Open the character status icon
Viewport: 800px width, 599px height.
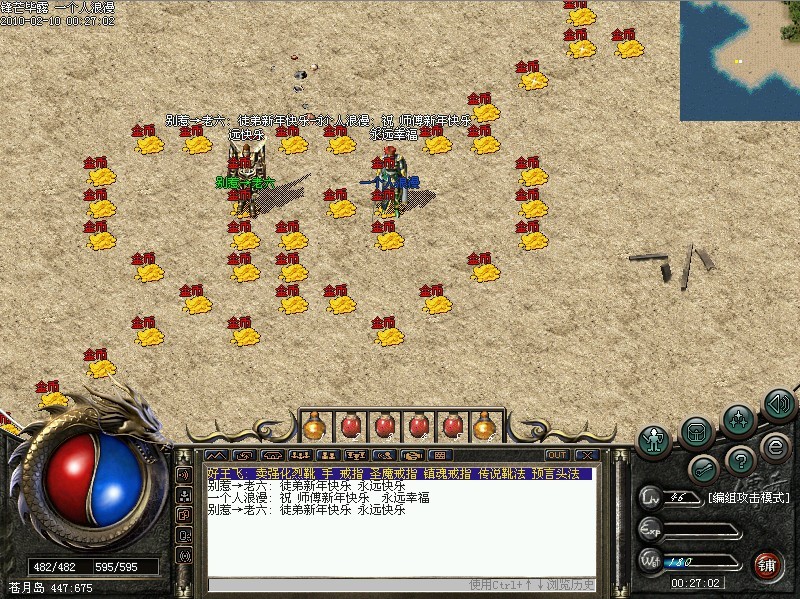pyautogui.click(x=654, y=438)
